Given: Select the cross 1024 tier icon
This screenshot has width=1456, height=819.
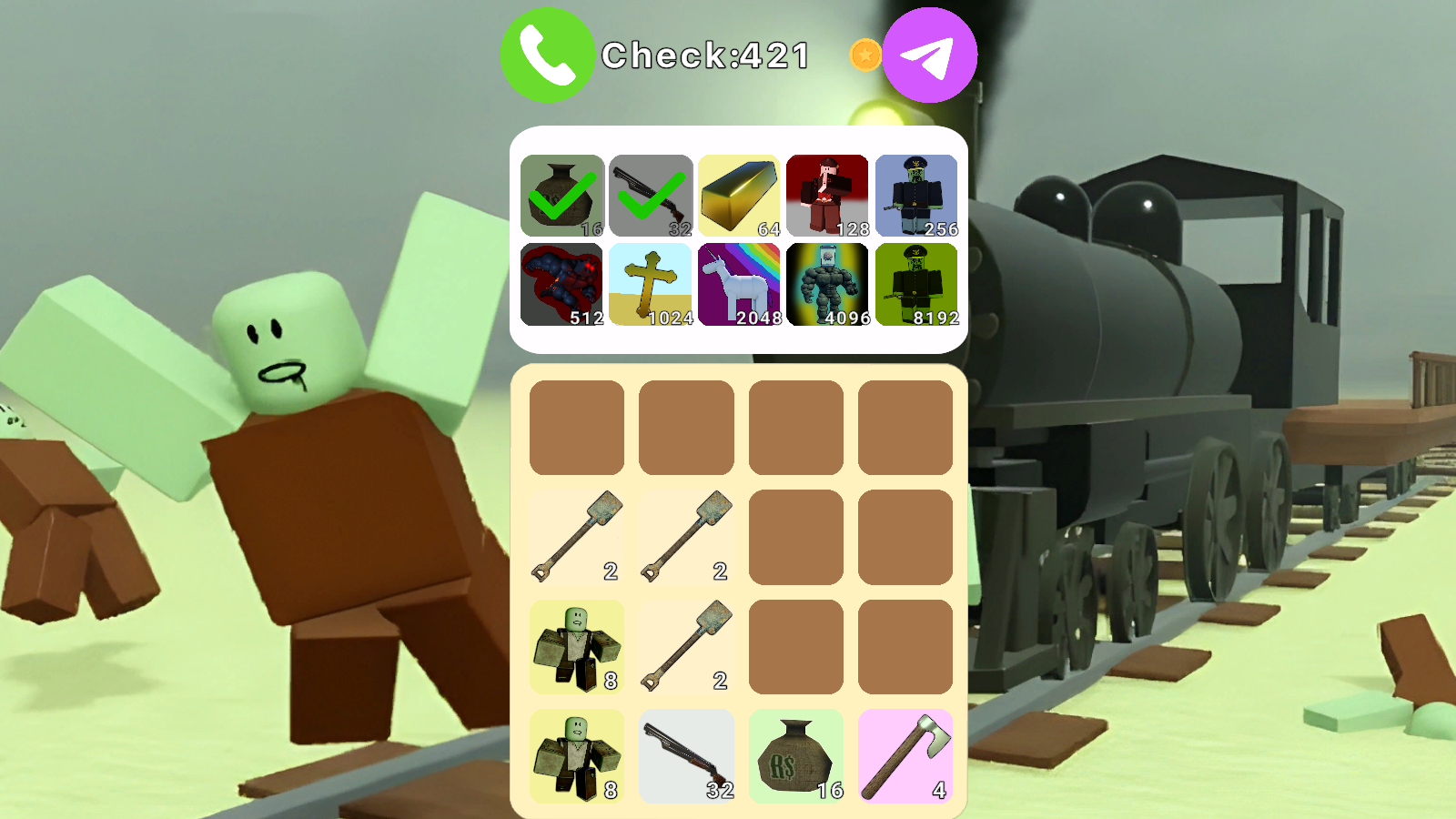Looking at the screenshot, I should (650, 285).
